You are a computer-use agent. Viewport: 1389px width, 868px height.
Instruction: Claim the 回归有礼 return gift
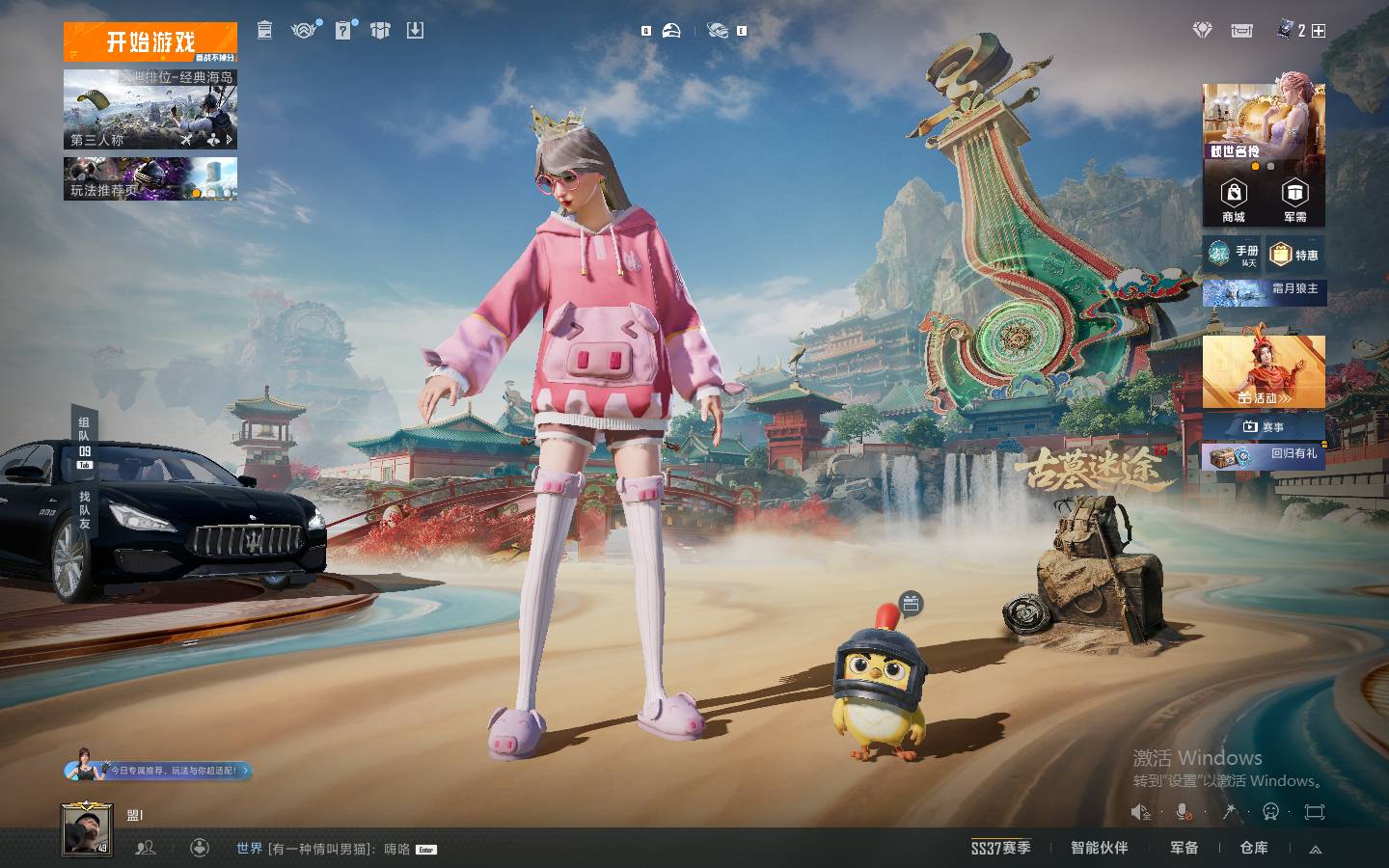click(x=1264, y=455)
